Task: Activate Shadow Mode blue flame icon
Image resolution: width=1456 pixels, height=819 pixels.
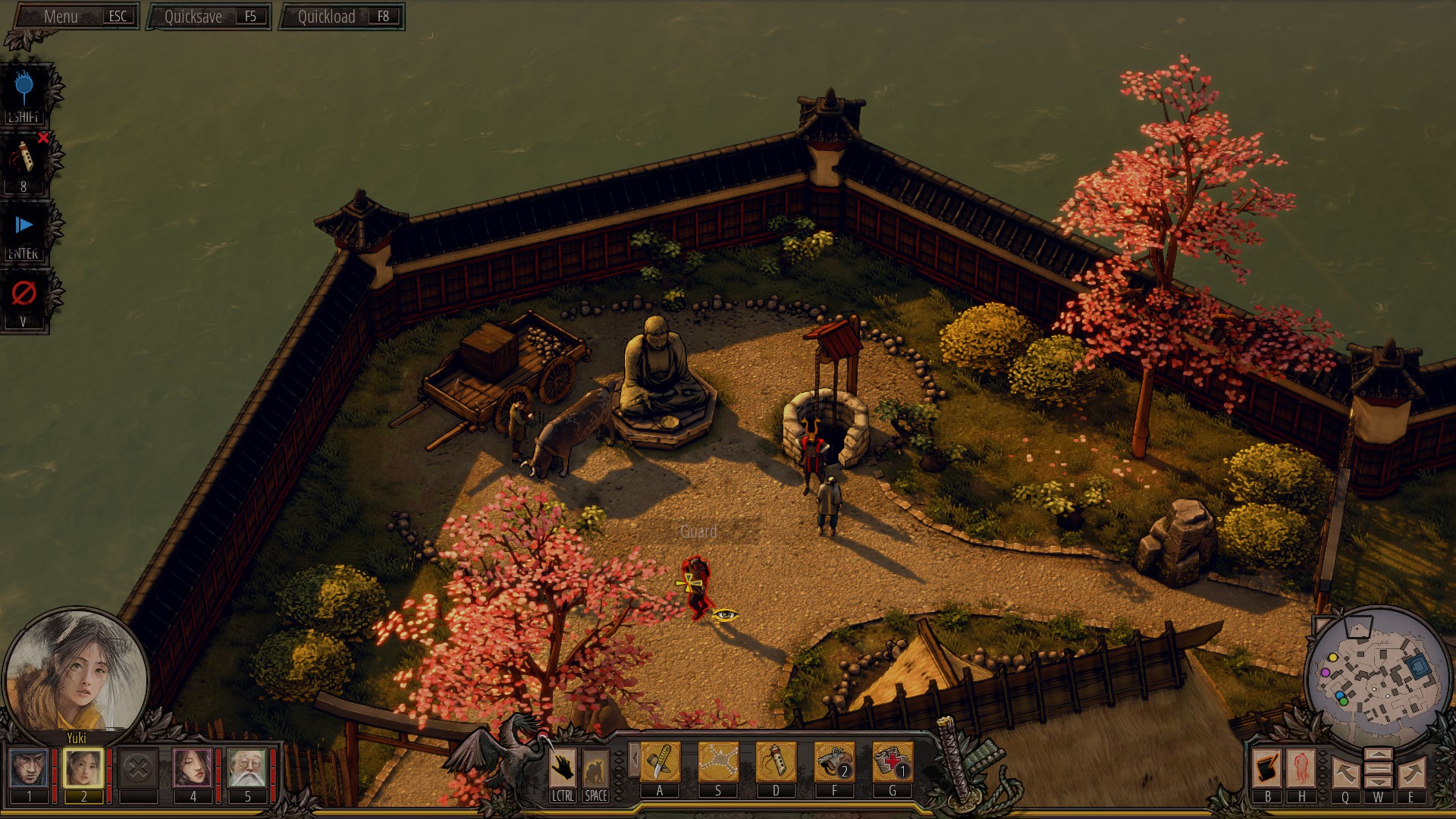Action: coord(24,89)
